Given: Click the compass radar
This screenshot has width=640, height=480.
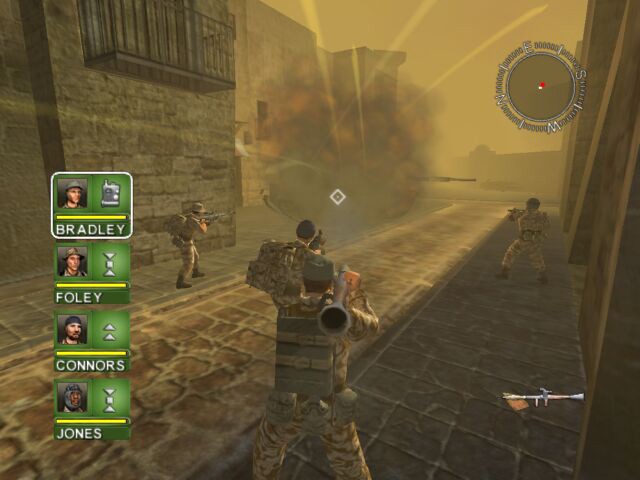Looking at the screenshot, I should click(540, 86).
